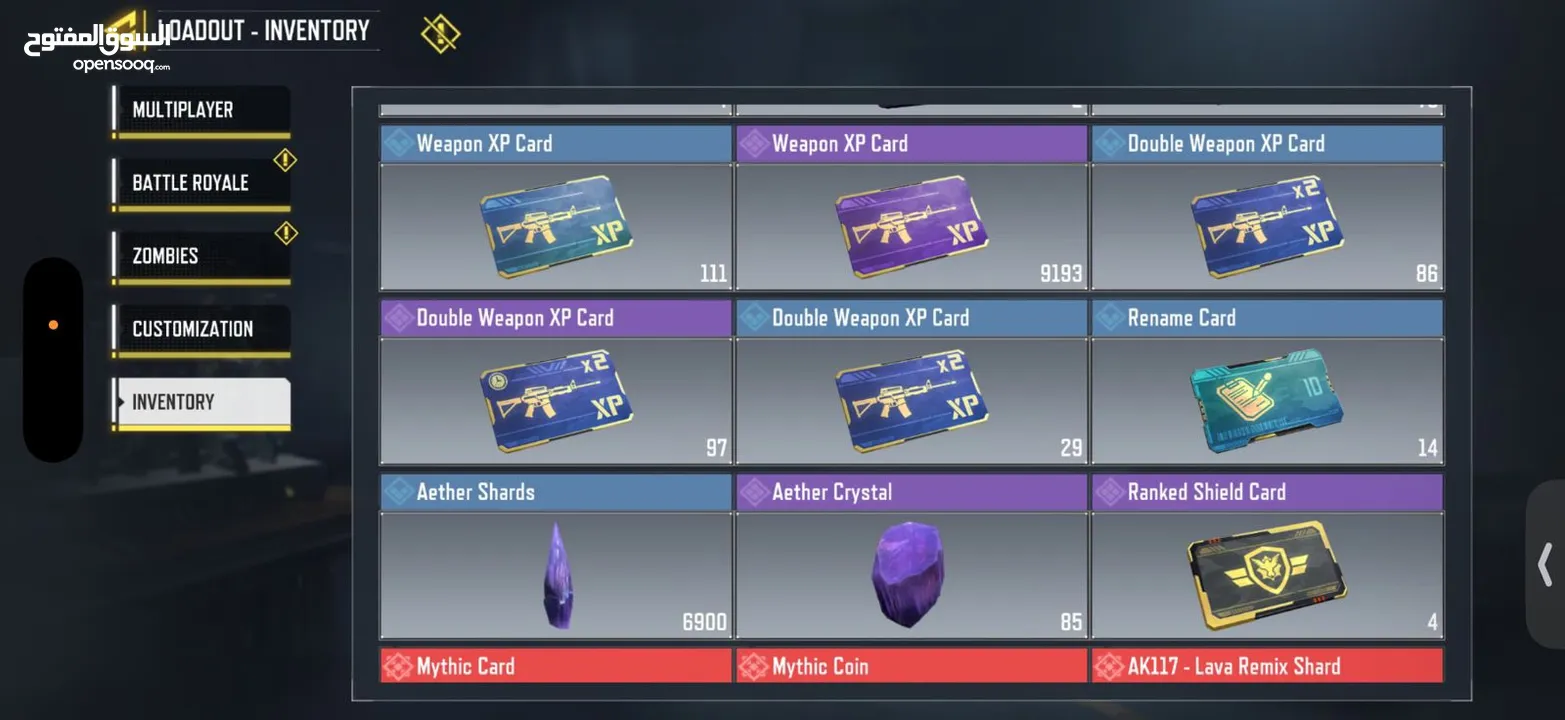This screenshot has width=1565, height=720.
Task: Select the Mythic Coin entry
Action: click(x=911, y=665)
